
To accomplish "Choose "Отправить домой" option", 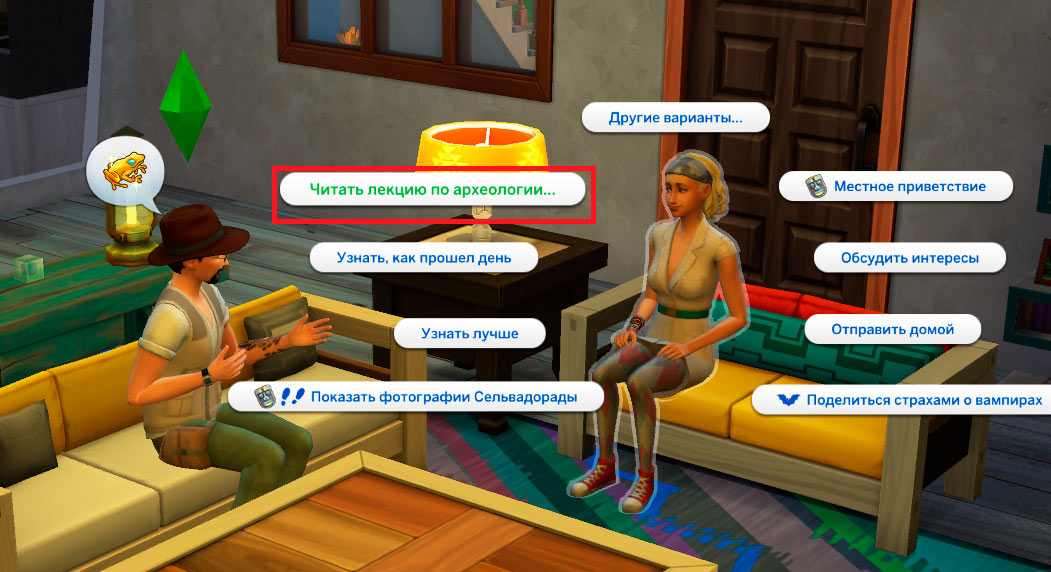I will click(892, 329).
